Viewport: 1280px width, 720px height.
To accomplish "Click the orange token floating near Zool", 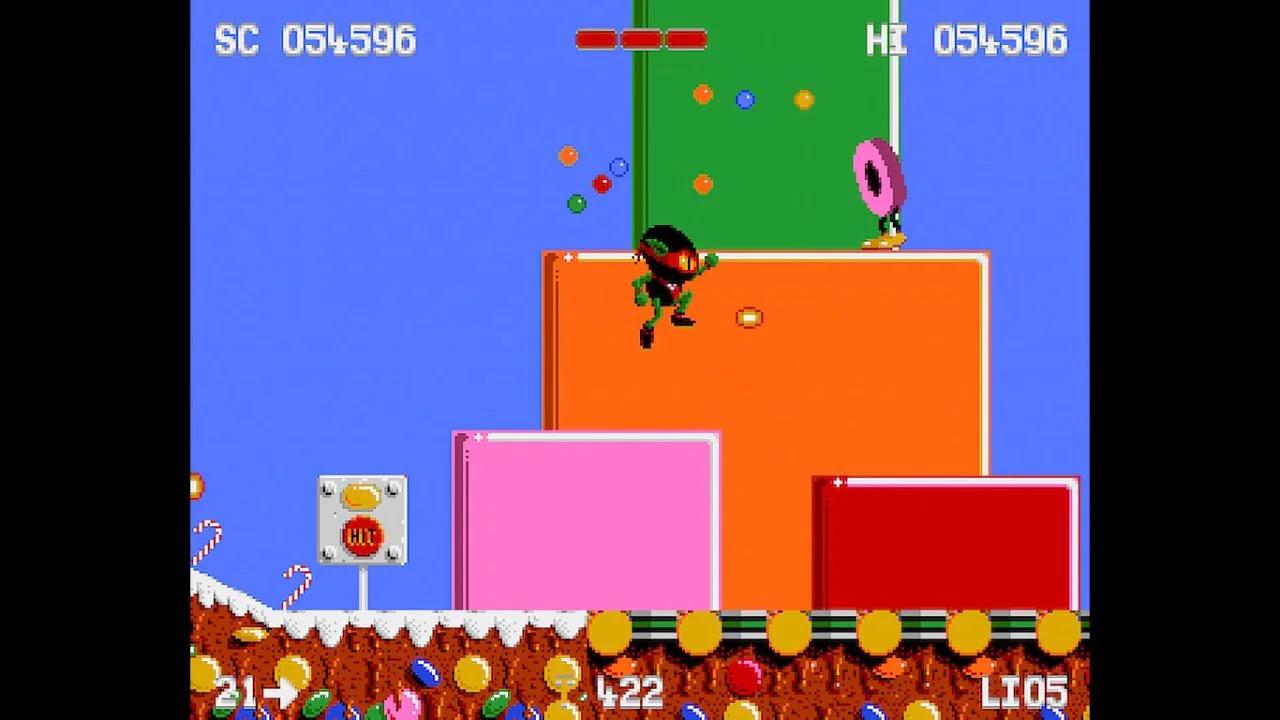I will click(750, 317).
